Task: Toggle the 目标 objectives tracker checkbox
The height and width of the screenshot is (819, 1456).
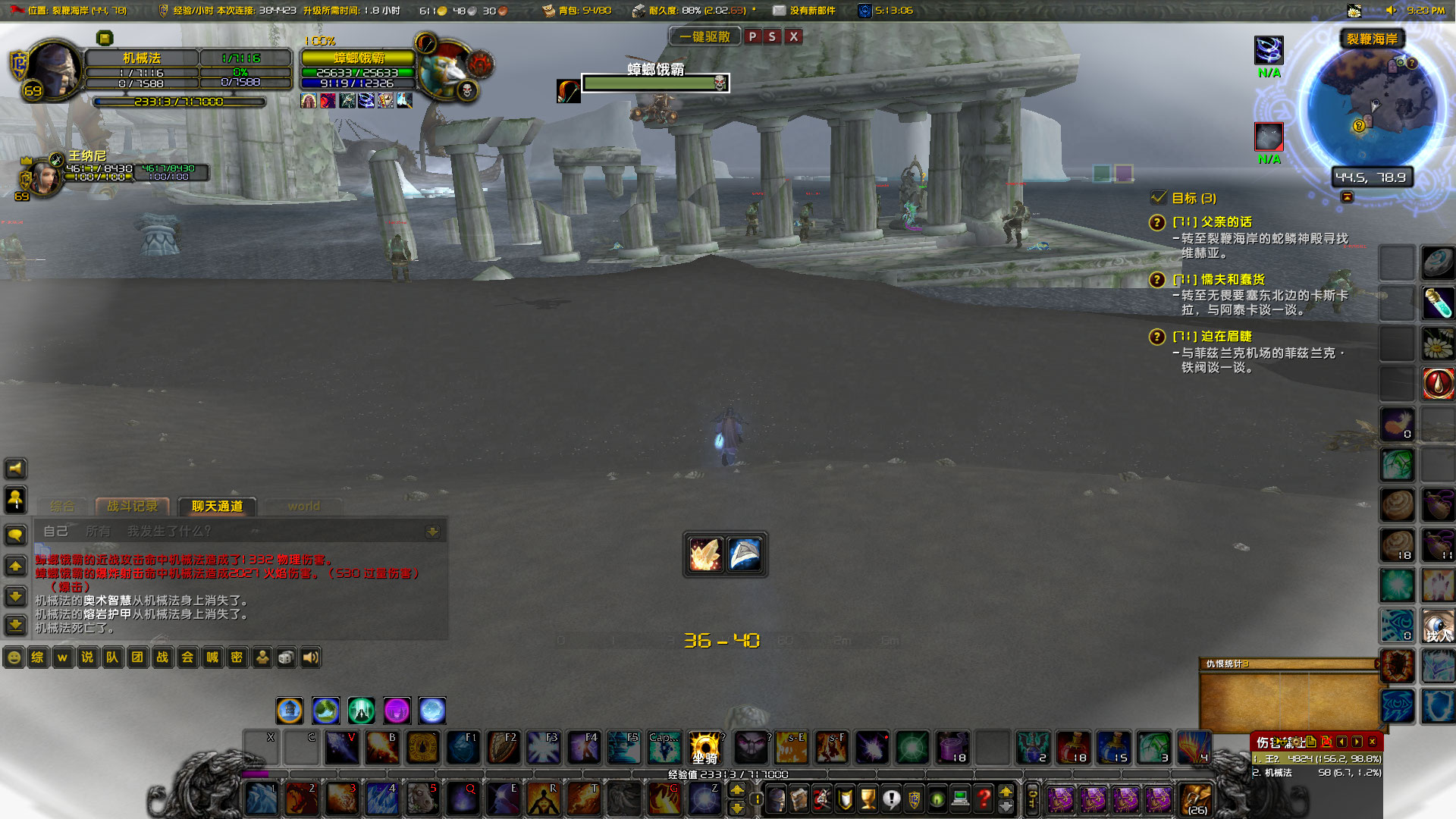Action: tap(1159, 198)
